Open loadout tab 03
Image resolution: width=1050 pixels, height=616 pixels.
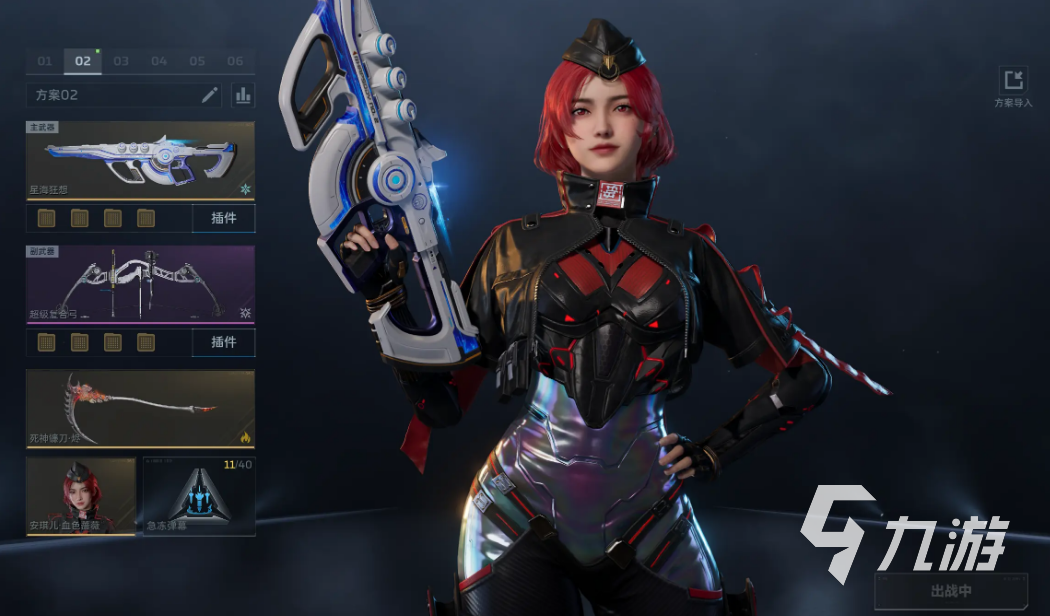click(121, 61)
